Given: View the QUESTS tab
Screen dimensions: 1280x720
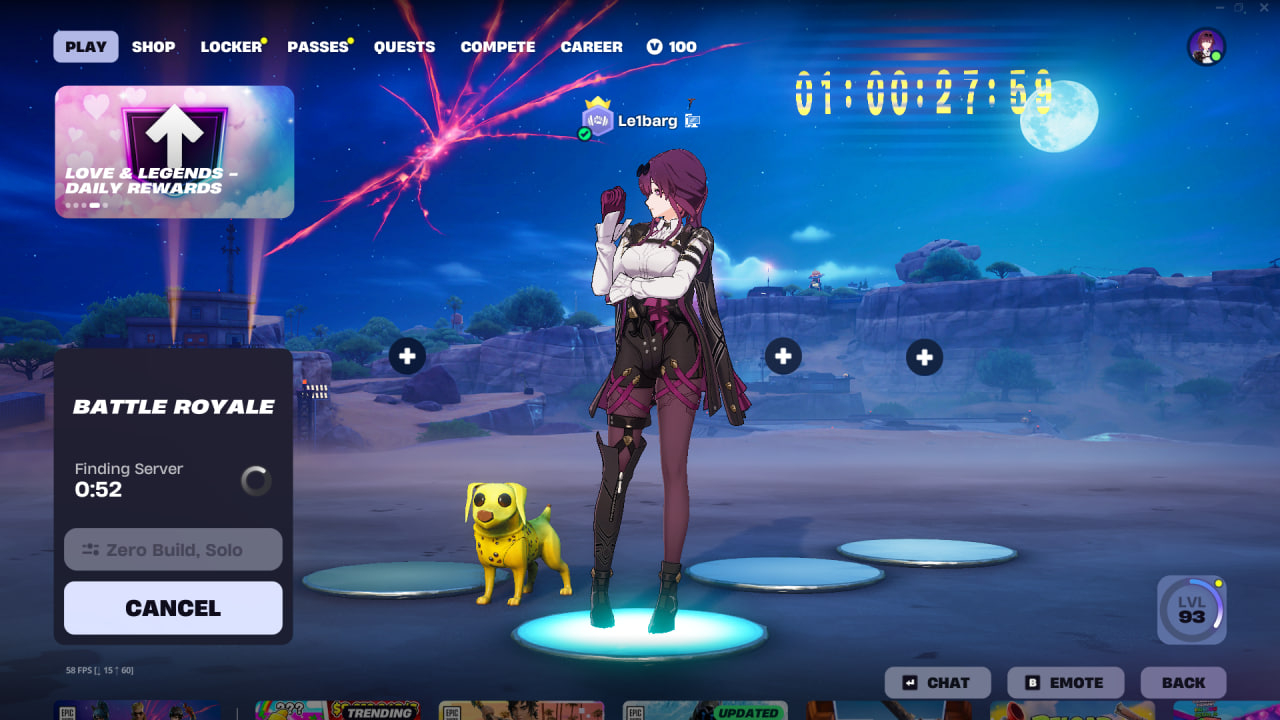Looking at the screenshot, I should tap(404, 47).
